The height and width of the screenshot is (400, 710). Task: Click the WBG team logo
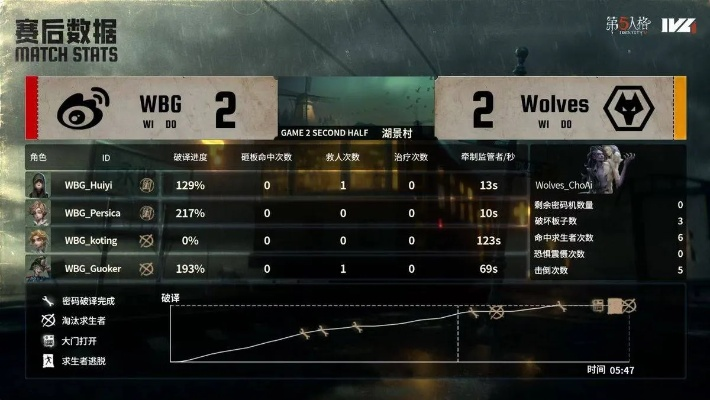(82, 111)
